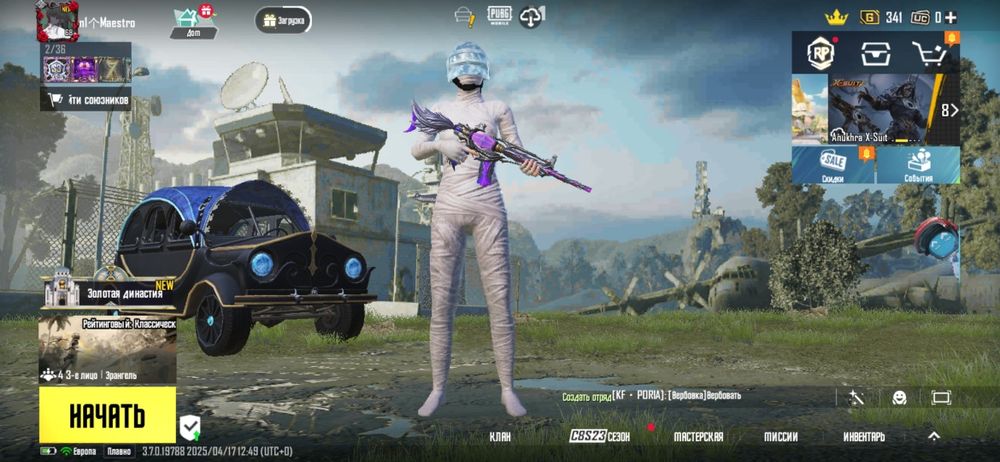
Task: Open the emote smiley face icon
Action: (x=899, y=397)
